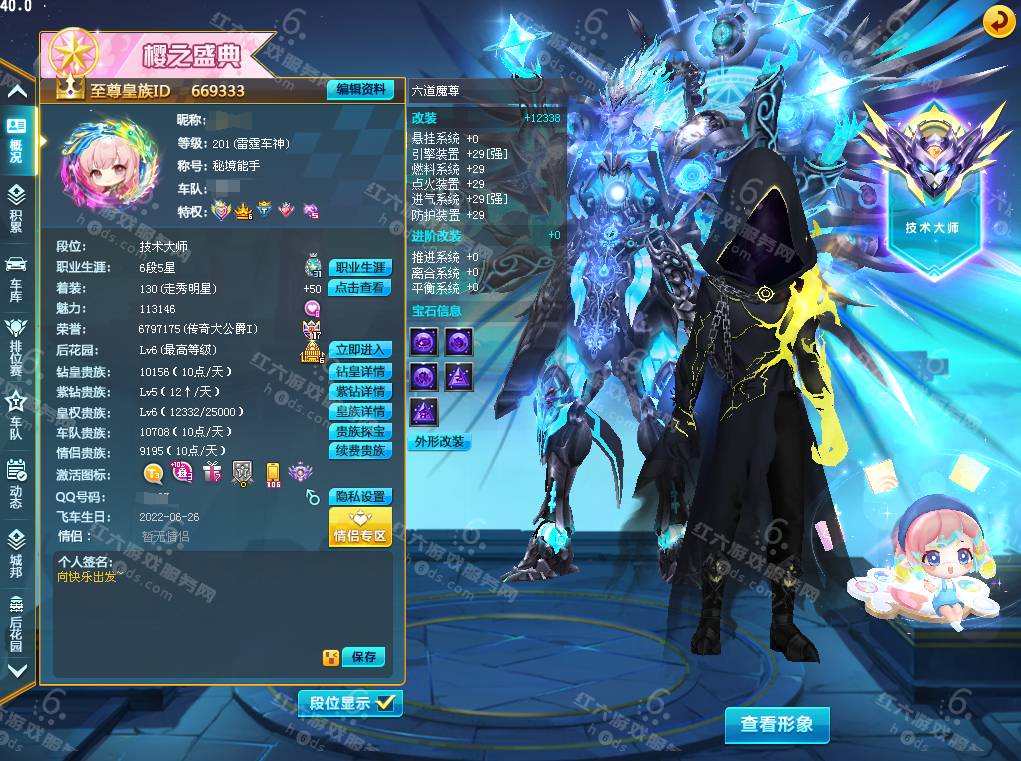The image size is (1021, 761).
Task: Open 隐私设置 privacy settings
Action: coord(360,497)
